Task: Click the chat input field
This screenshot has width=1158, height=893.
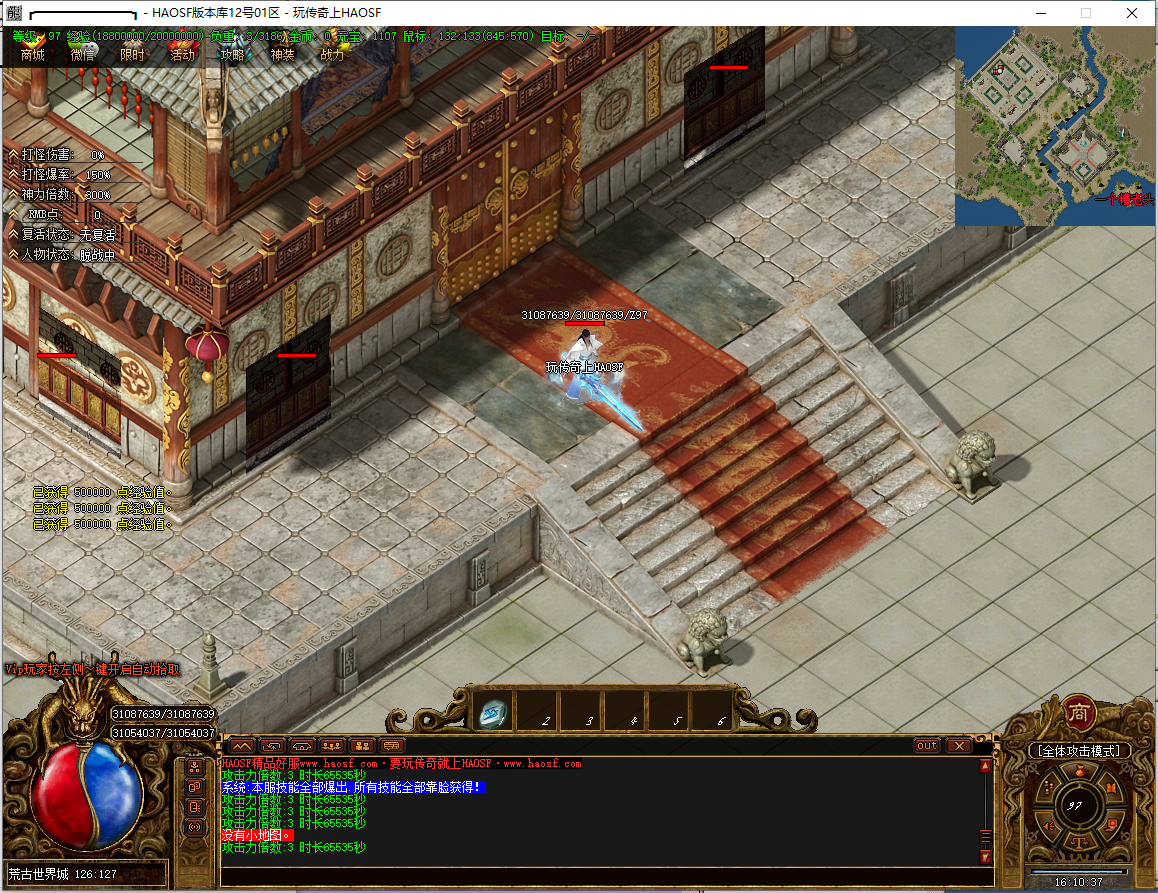Action: [x=600, y=877]
